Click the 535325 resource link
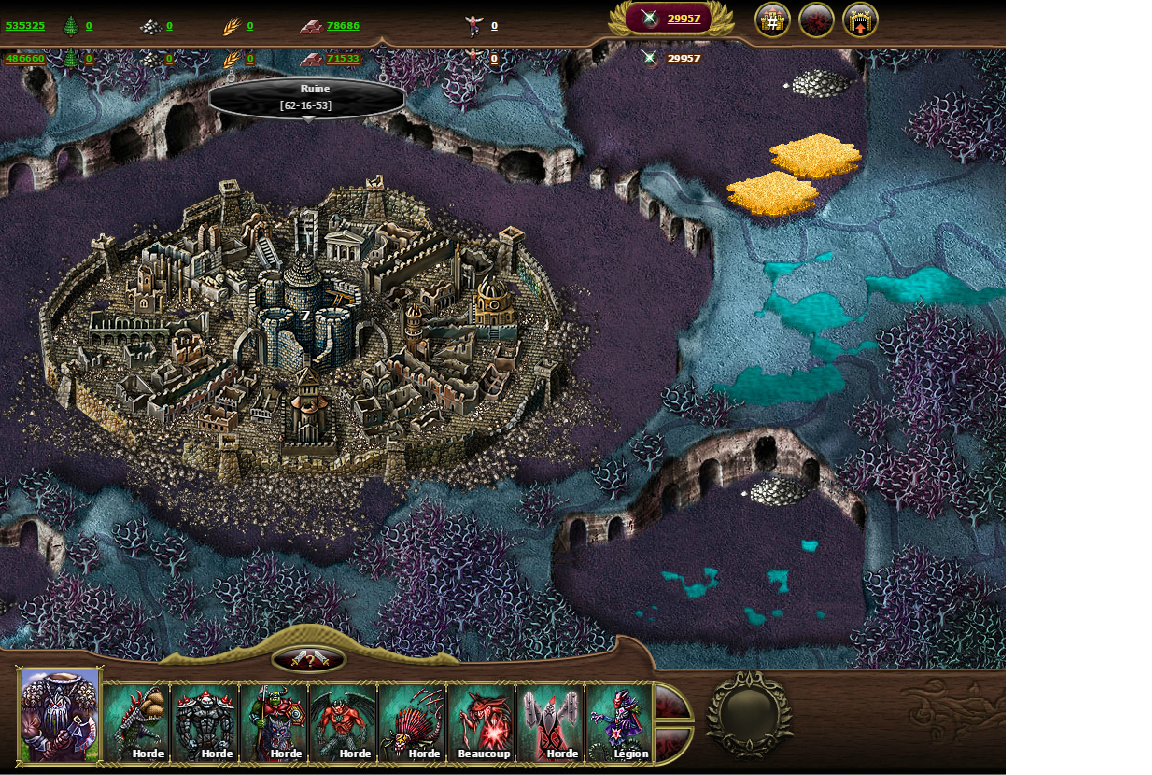The height and width of the screenshot is (775, 1152). 25,26
